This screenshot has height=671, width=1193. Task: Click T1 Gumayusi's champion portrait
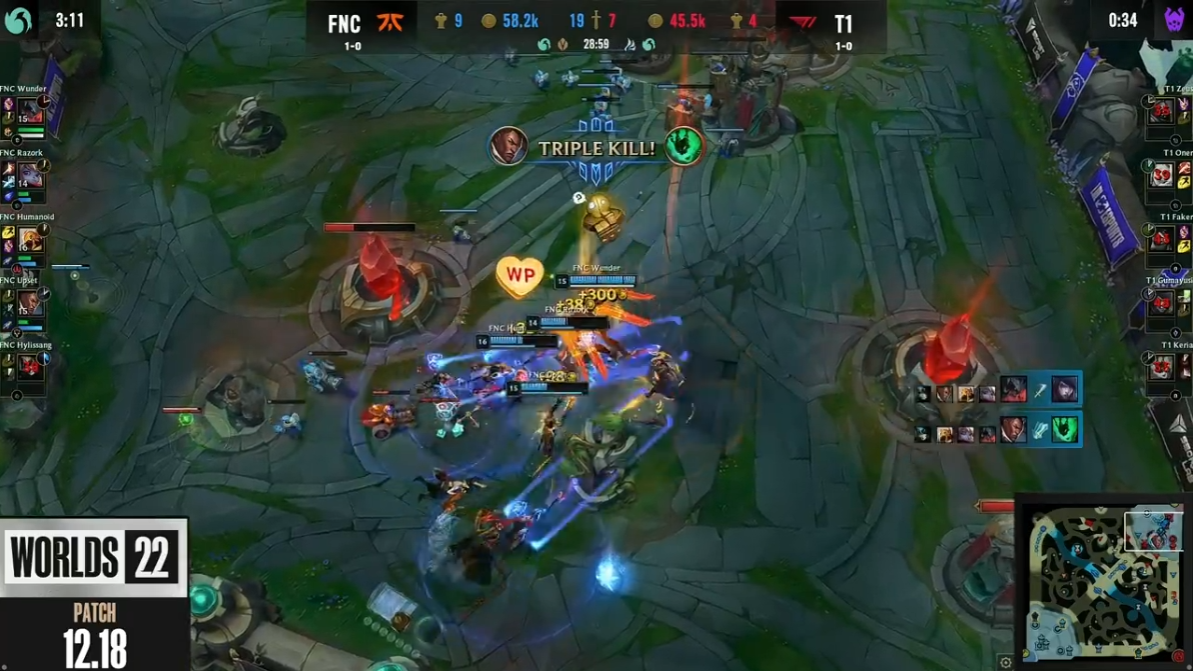pos(1161,304)
